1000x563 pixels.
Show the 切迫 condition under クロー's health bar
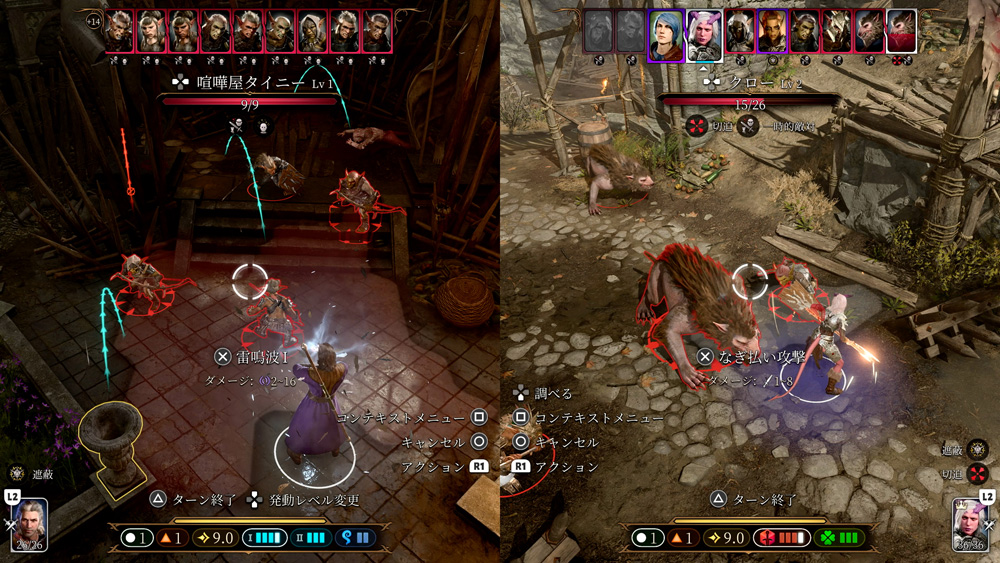tap(696, 128)
